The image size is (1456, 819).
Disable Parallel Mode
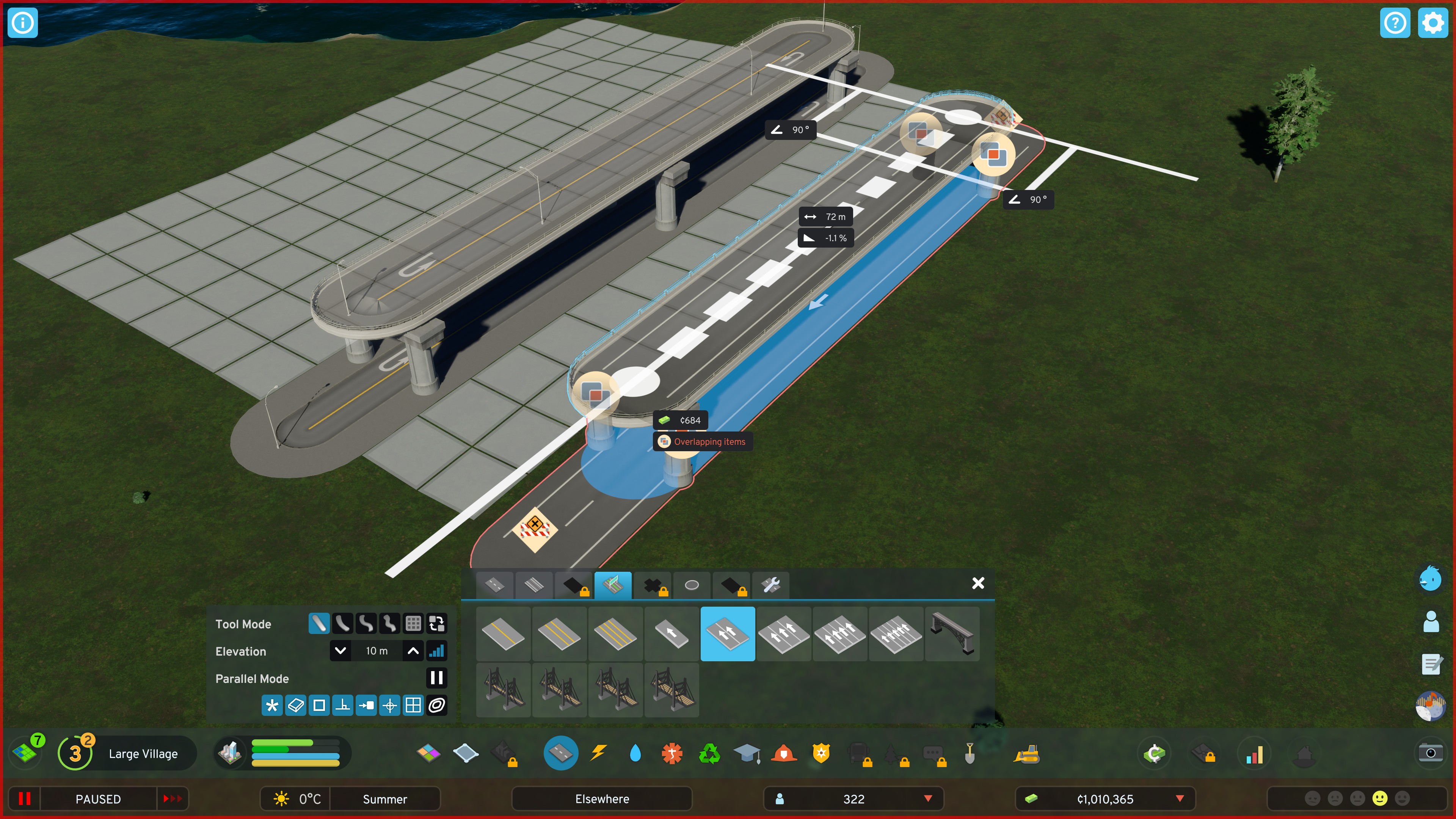coord(436,678)
